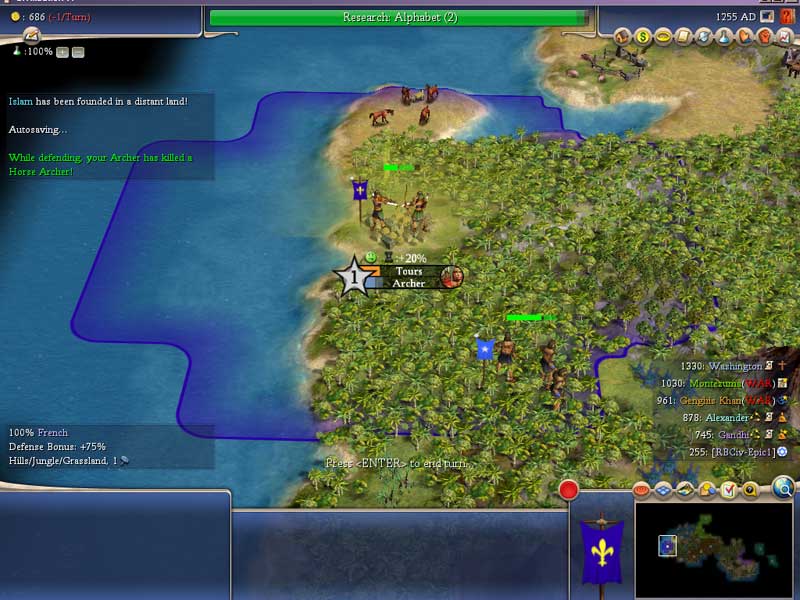
Task: Click the red end turn button
Action: [x=569, y=490]
